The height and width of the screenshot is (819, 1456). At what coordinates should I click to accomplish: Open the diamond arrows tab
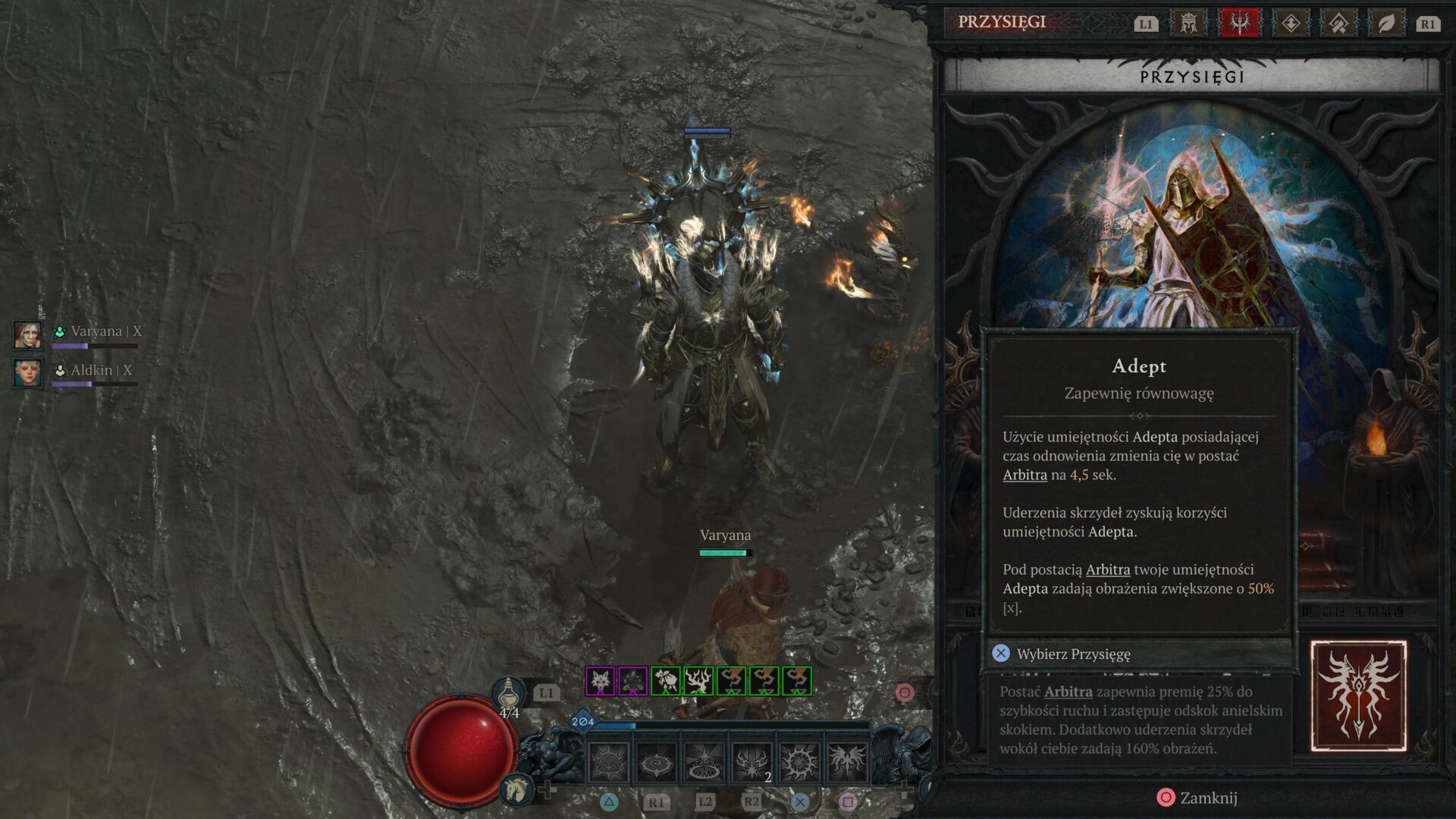coord(1290,24)
